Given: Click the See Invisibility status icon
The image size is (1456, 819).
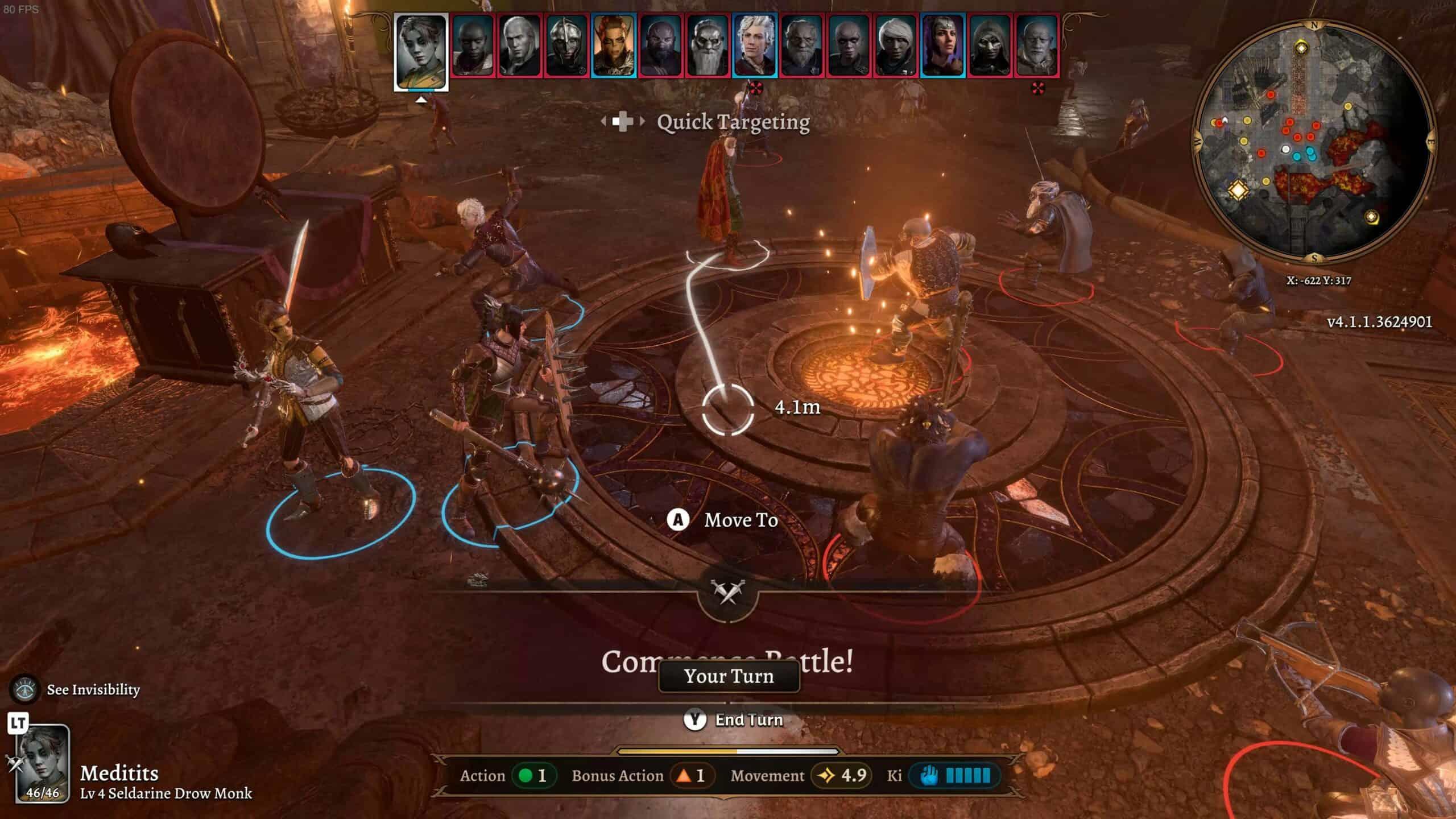Looking at the screenshot, I should [24, 689].
